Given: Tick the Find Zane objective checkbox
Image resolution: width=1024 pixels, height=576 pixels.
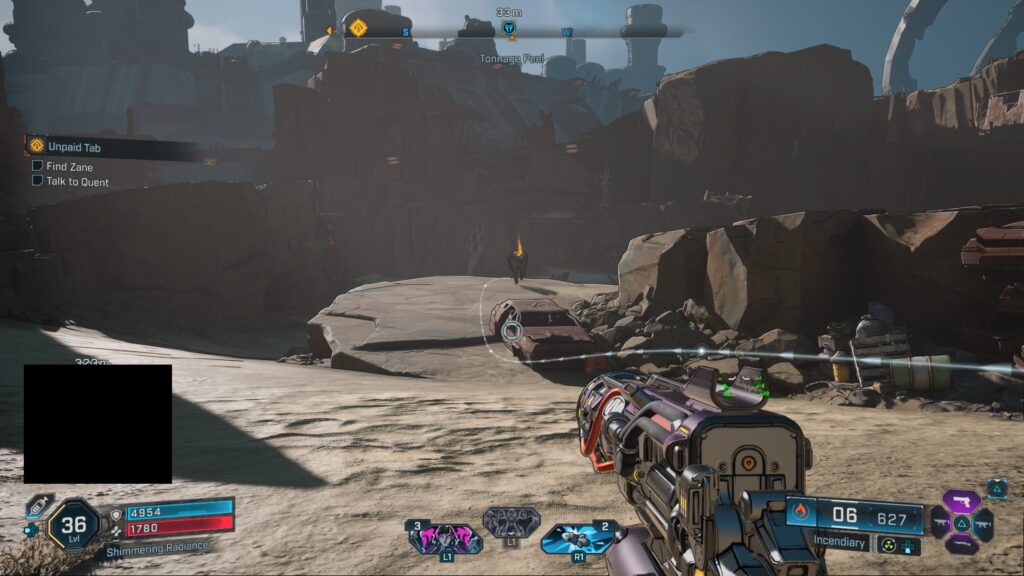Looking at the screenshot, I should point(37,166).
